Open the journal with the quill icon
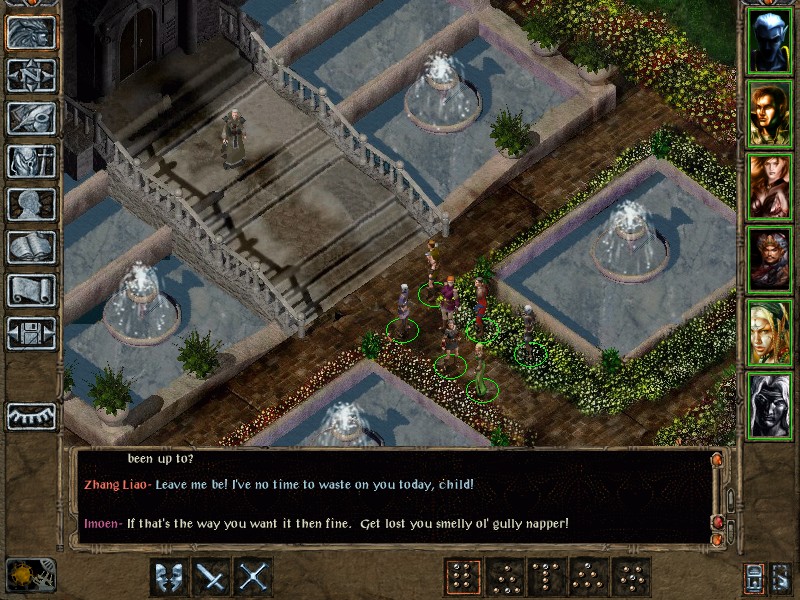800x600 pixels. coord(31,118)
